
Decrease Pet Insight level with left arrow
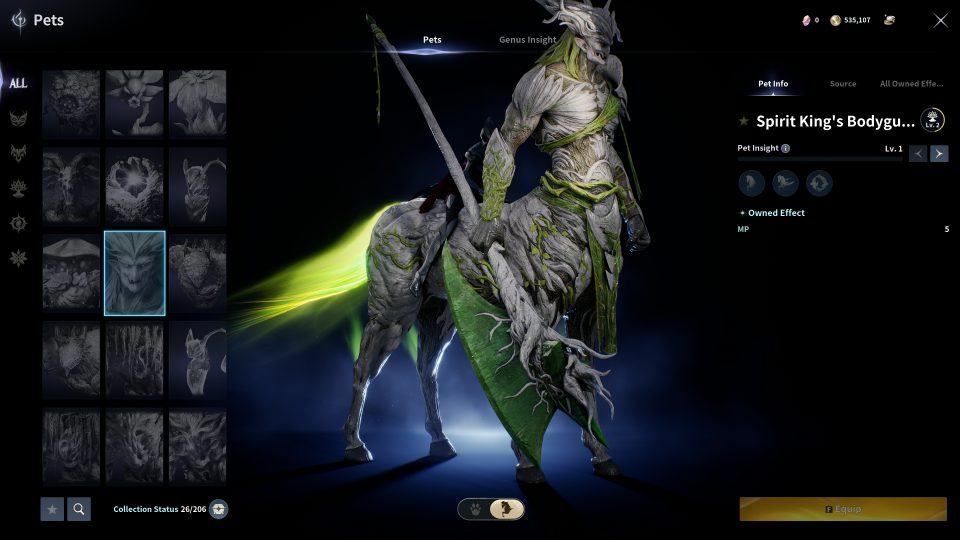coord(918,153)
